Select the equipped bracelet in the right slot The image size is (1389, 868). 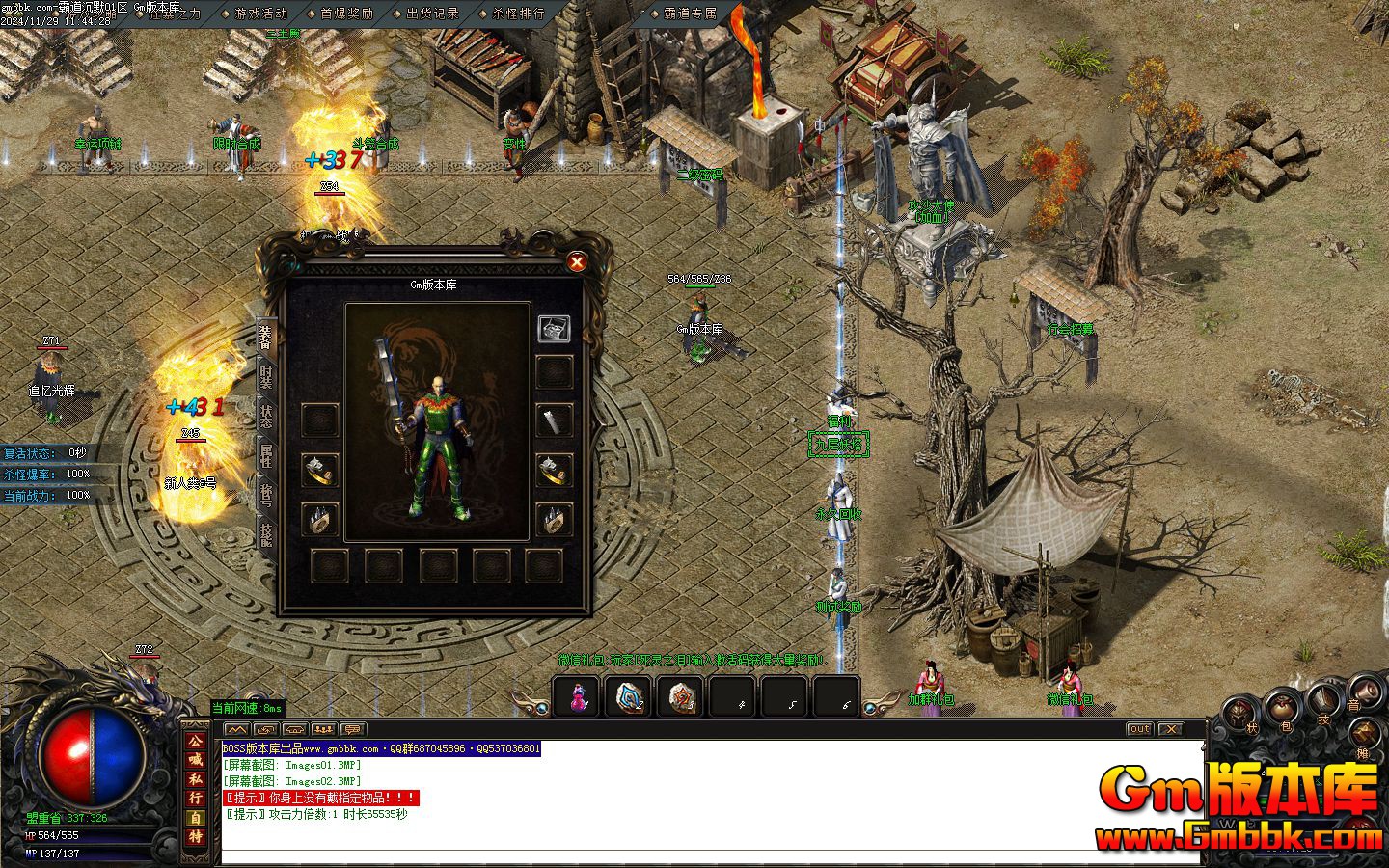tap(554, 470)
